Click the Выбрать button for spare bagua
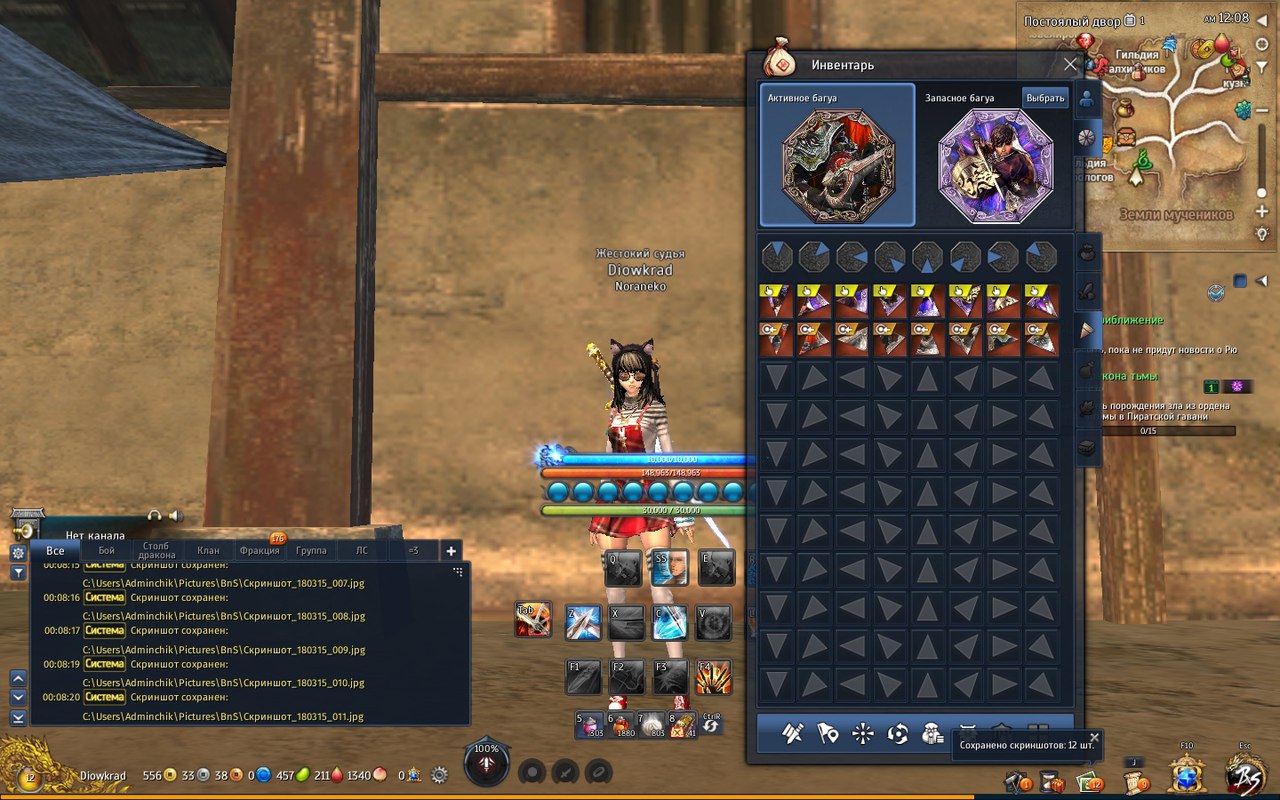The image size is (1280, 800). pyautogui.click(x=1045, y=98)
